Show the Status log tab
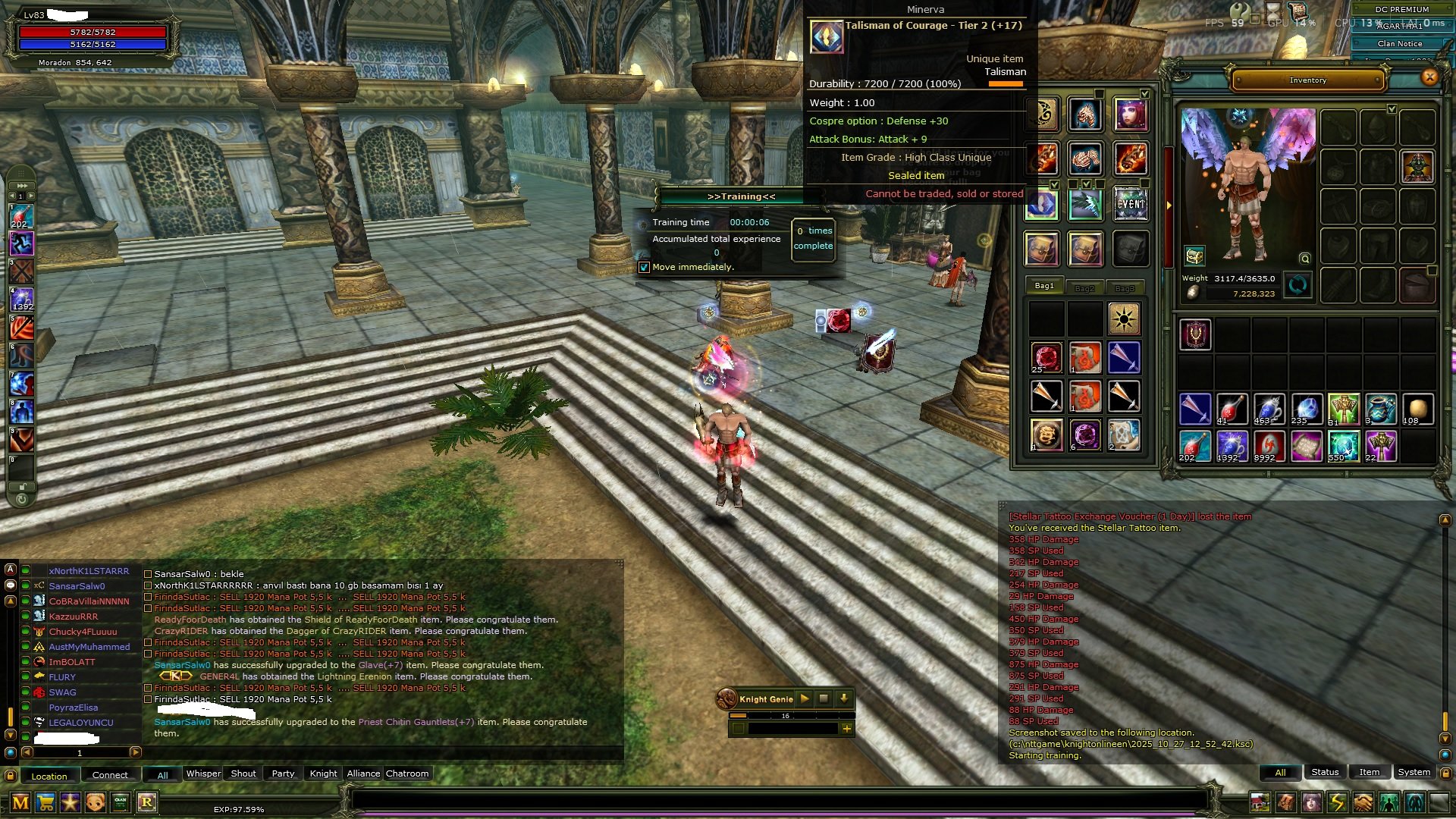The height and width of the screenshot is (819, 1456). 1325,772
